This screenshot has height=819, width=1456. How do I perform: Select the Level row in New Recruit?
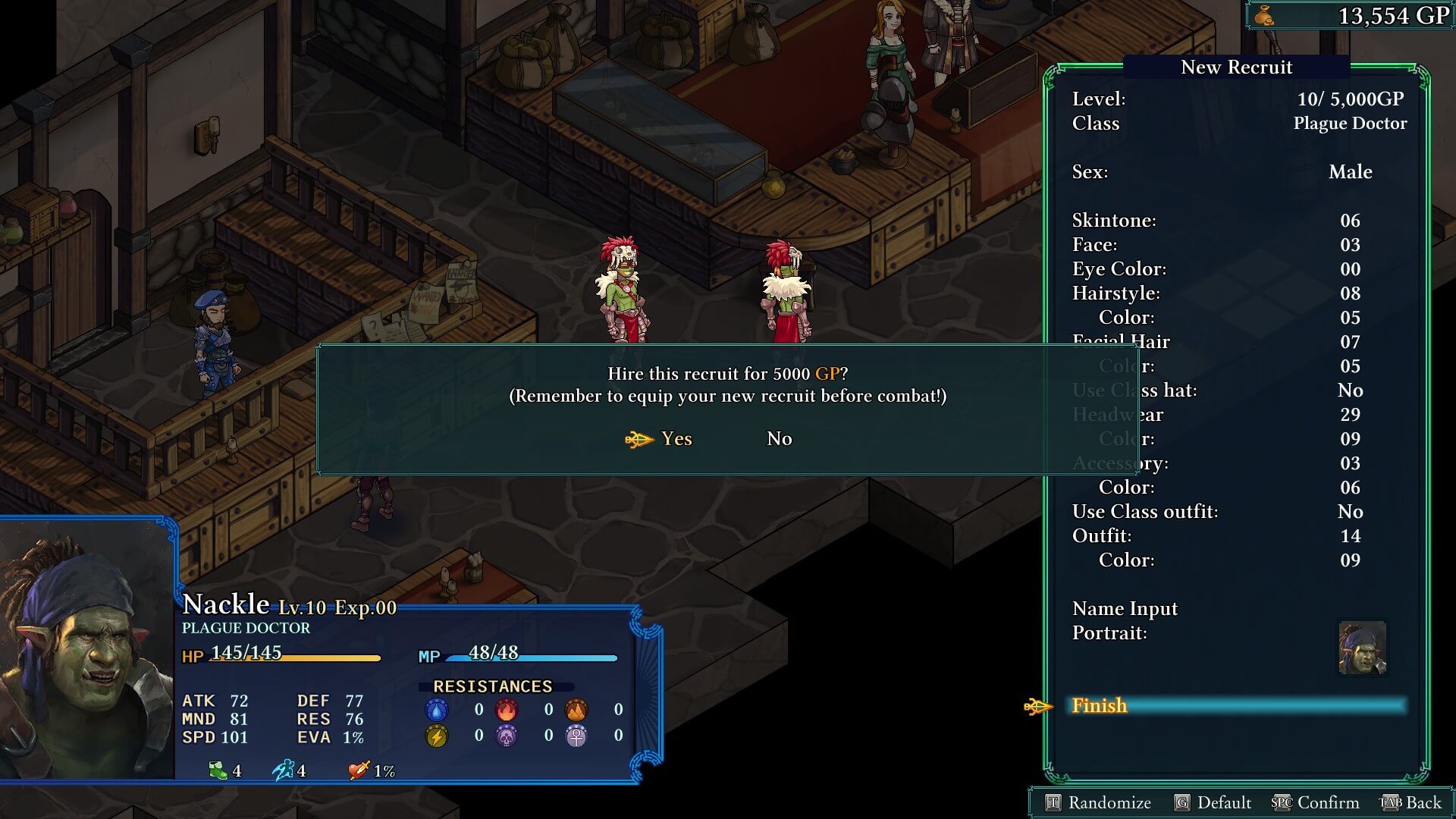click(x=1238, y=99)
